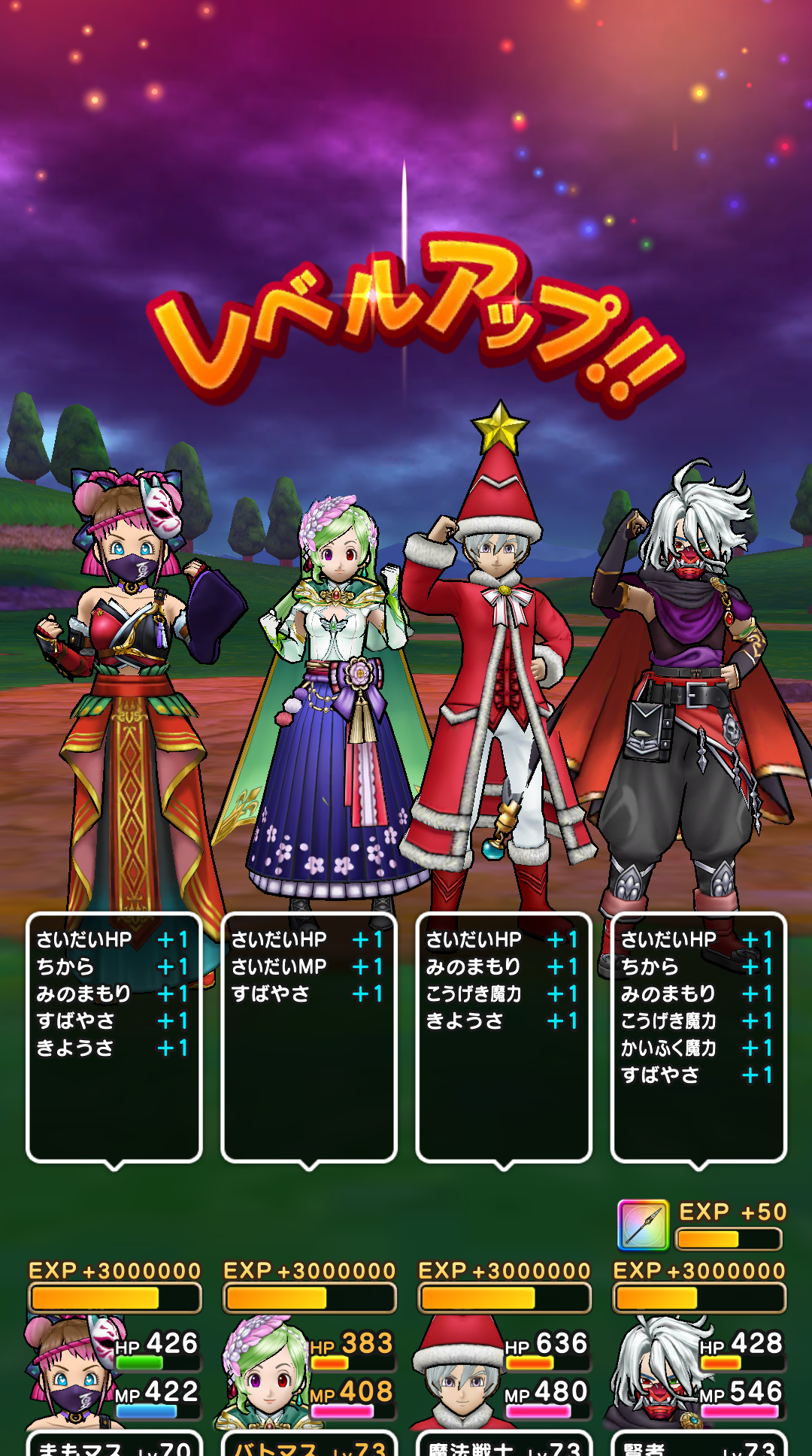Tap the rainbow spear weapon icon

click(643, 1225)
